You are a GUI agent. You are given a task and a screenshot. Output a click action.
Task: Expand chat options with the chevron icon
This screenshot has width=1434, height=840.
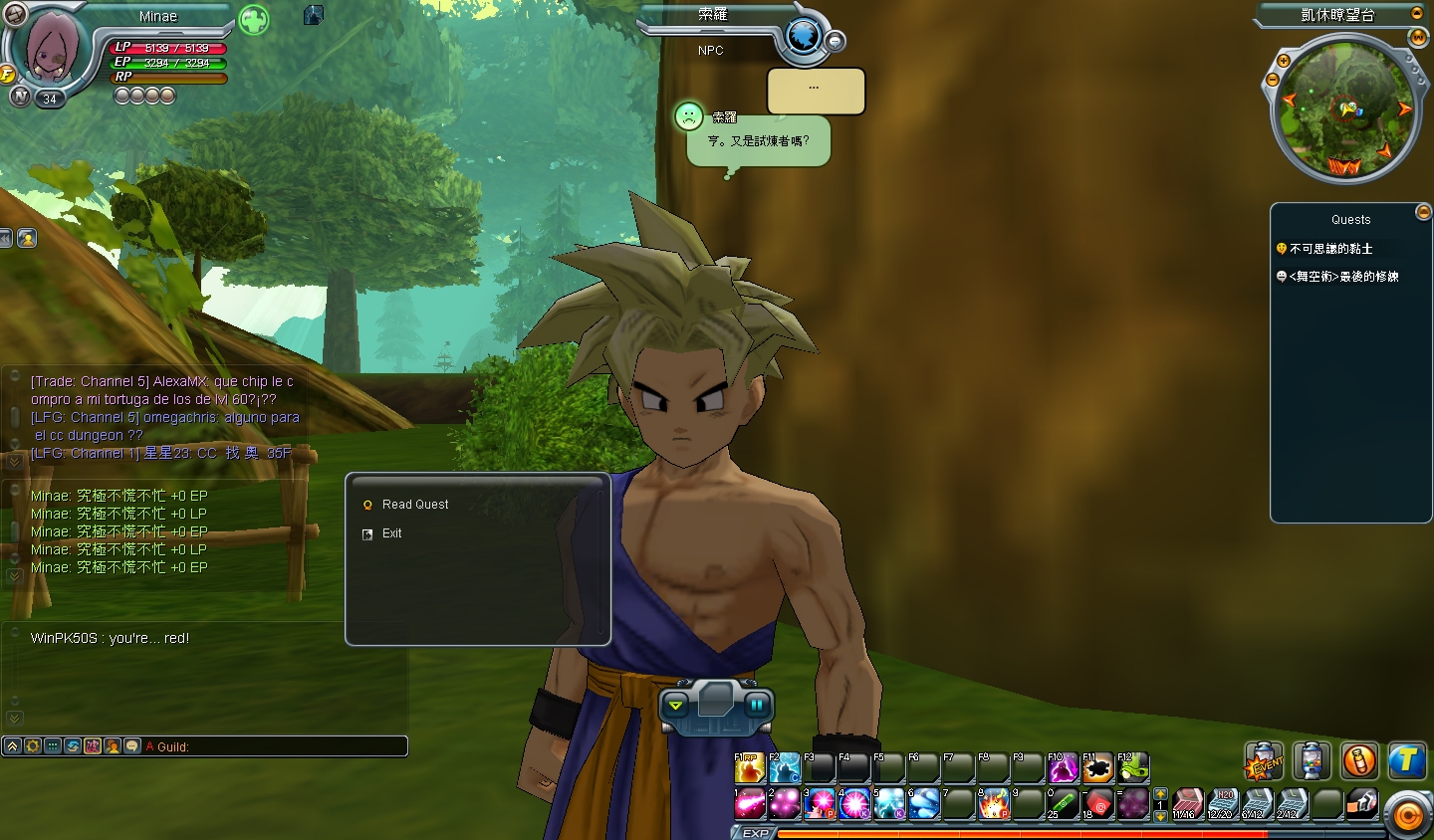[12, 745]
